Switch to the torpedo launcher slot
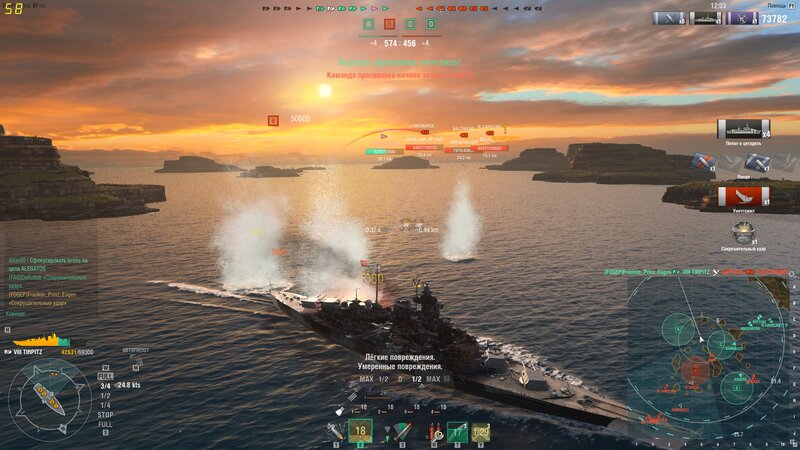 point(401,432)
